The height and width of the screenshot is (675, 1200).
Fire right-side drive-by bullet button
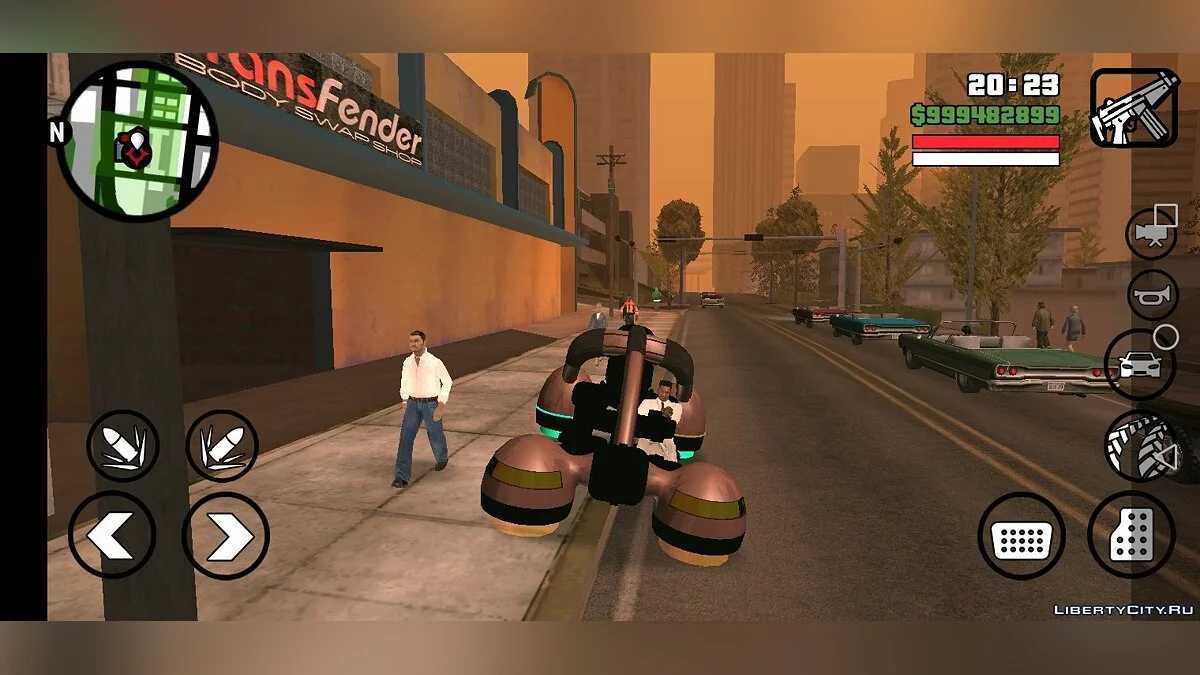coord(222,446)
